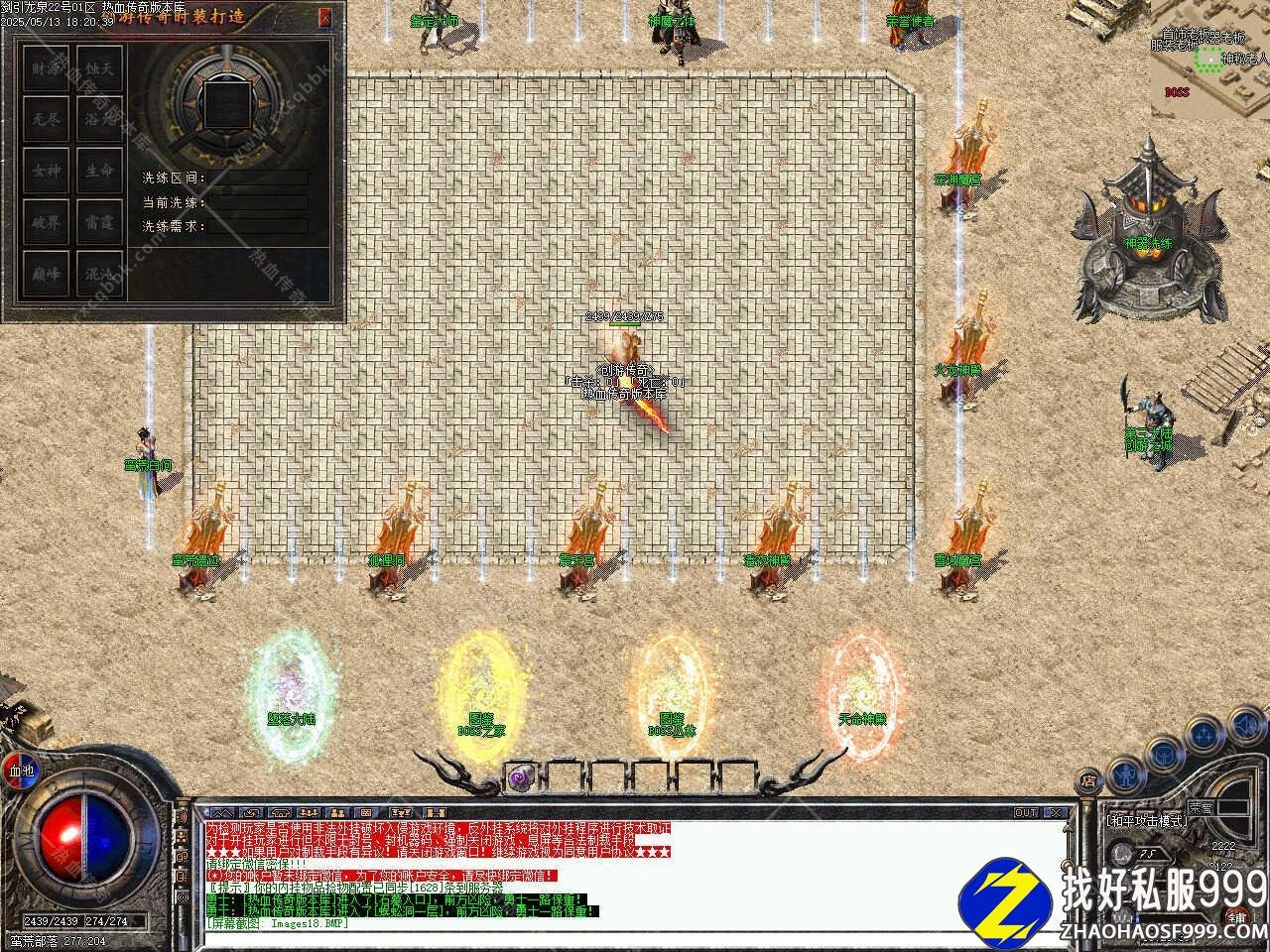Click the 血池 blood pool button
The width and height of the screenshot is (1270, 952).
(x=21, y=771)
